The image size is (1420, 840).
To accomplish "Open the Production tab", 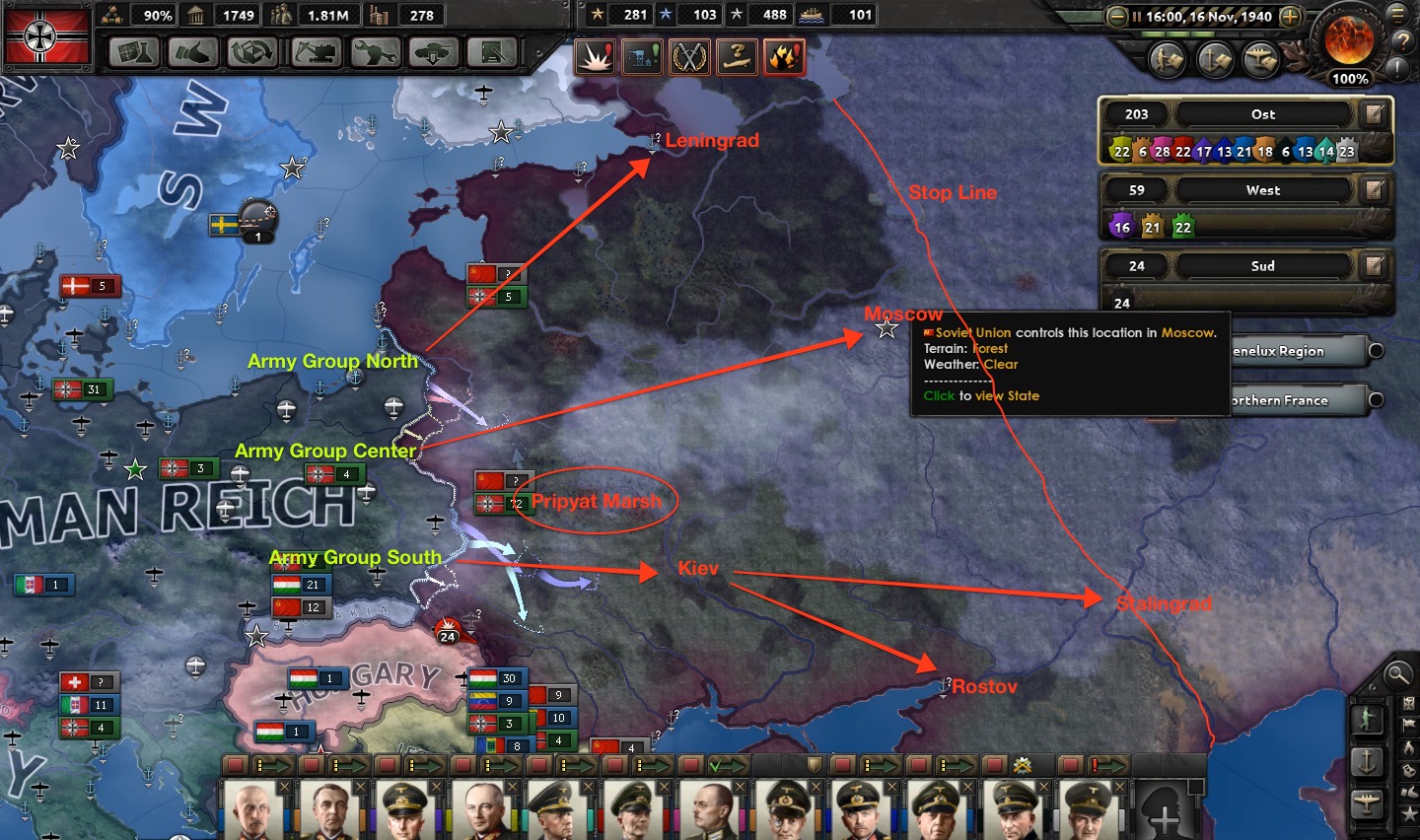I will (376, 52).
